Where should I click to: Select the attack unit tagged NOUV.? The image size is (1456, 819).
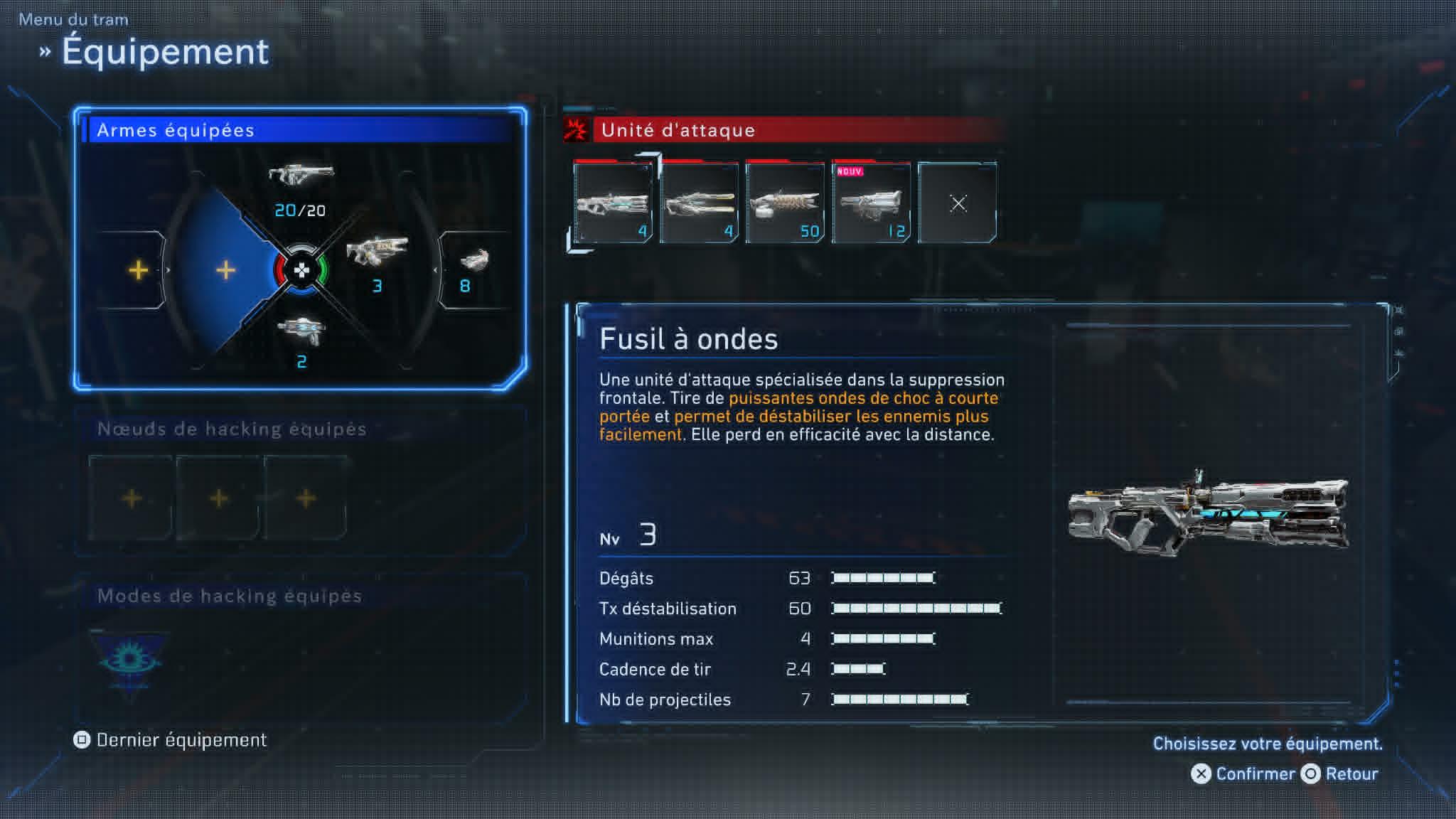pos(871,203)
